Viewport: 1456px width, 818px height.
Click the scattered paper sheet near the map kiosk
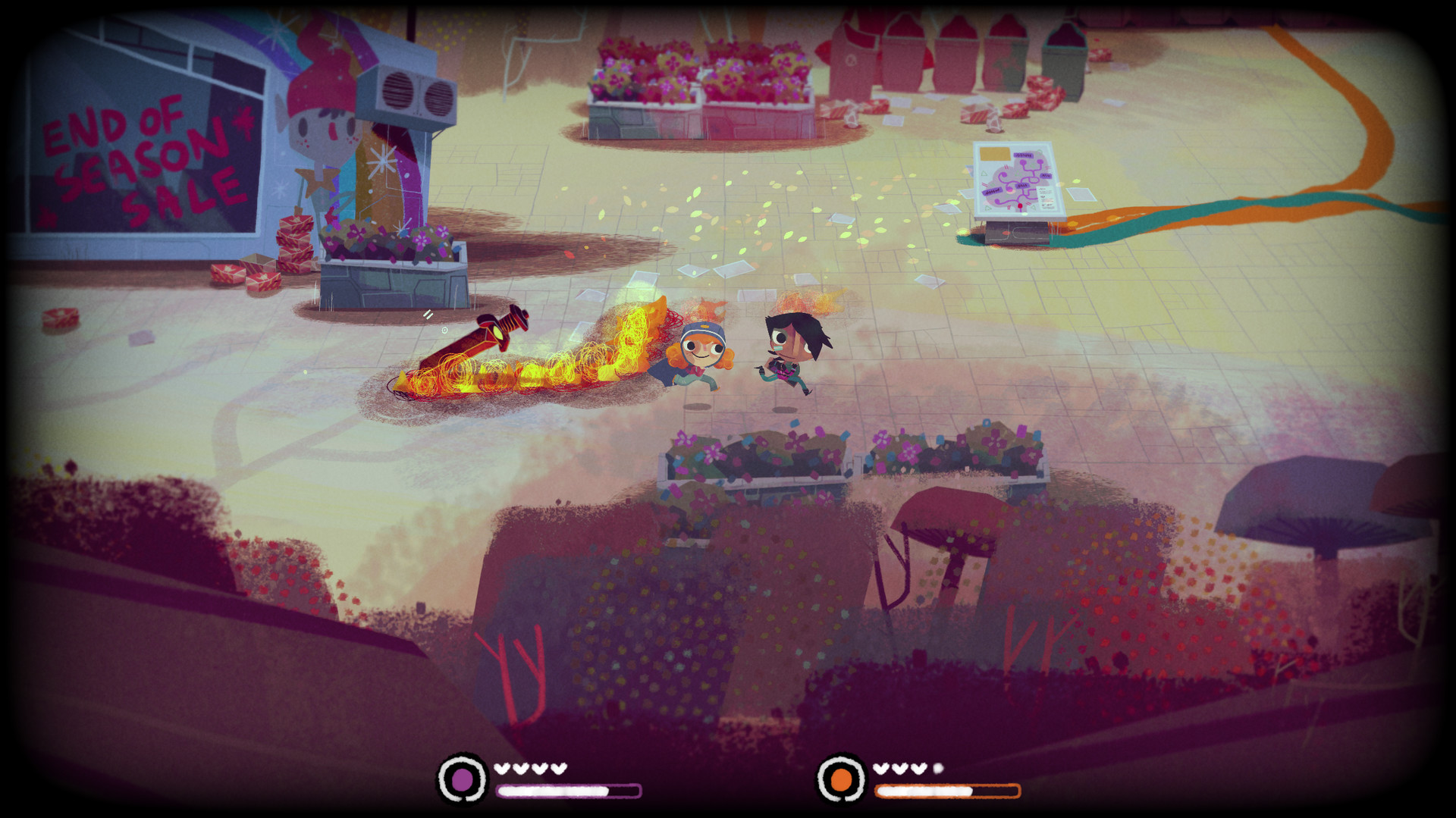(x=1081, y=194)
